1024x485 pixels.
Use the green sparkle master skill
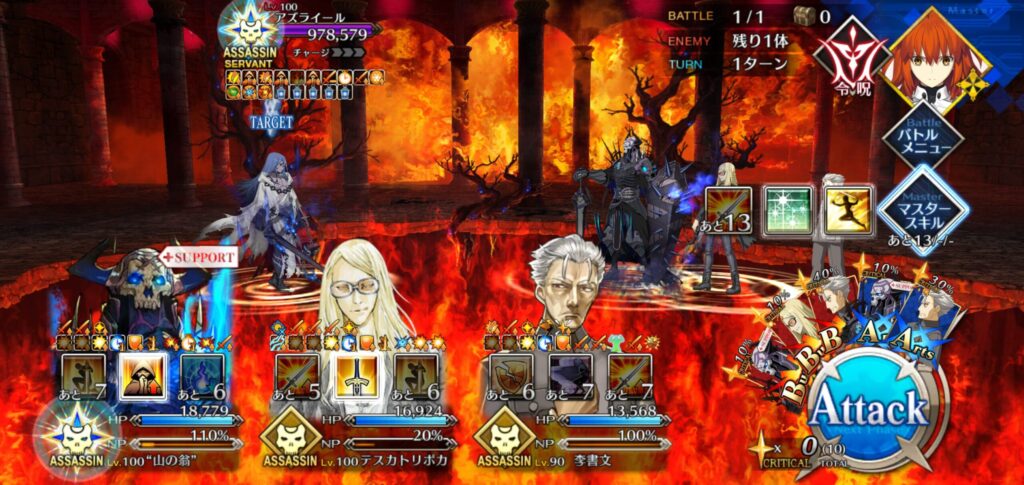pyautogui.click(x=787, y=208)
